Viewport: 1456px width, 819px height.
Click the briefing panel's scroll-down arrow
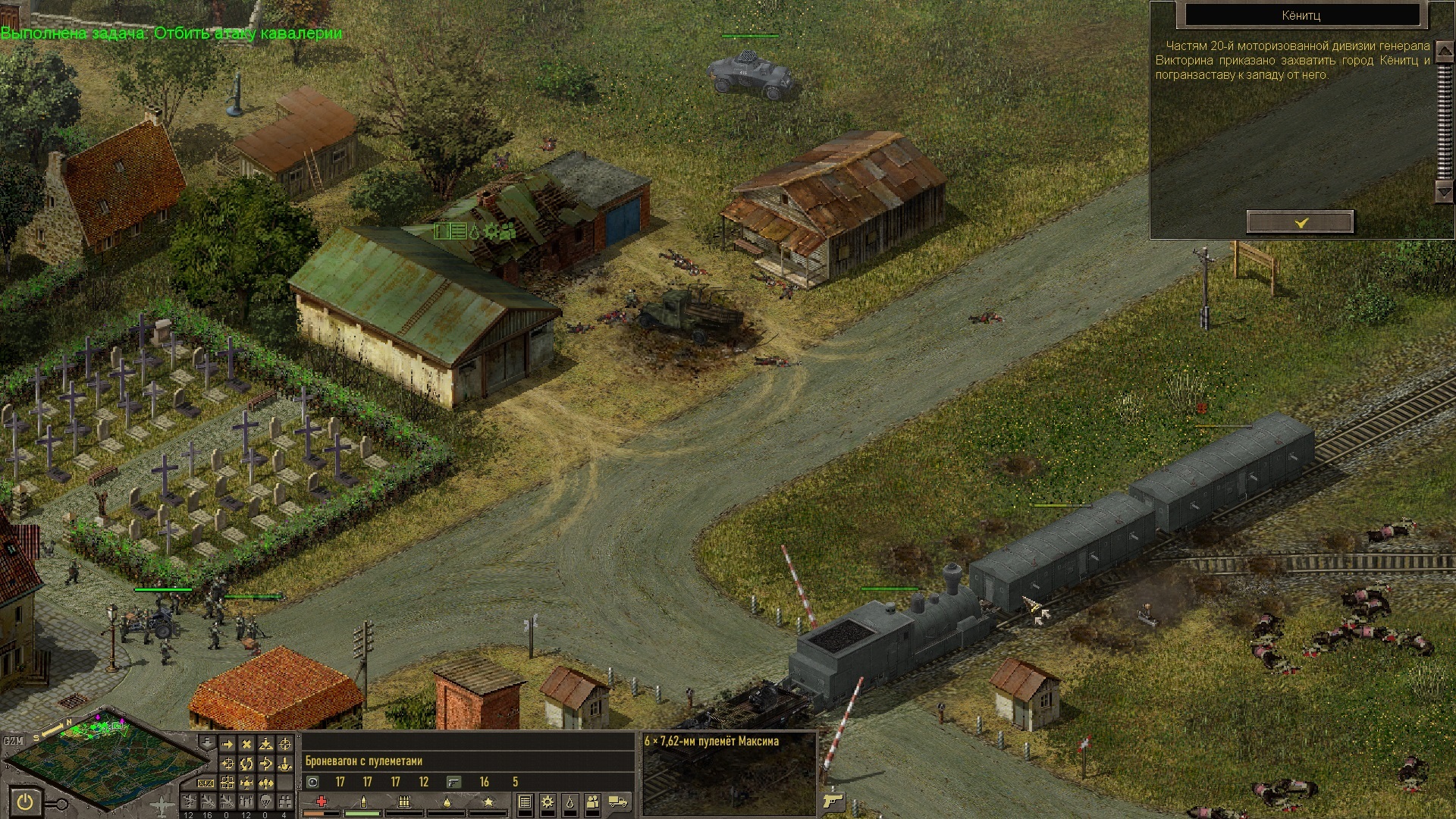(1444, 192)
